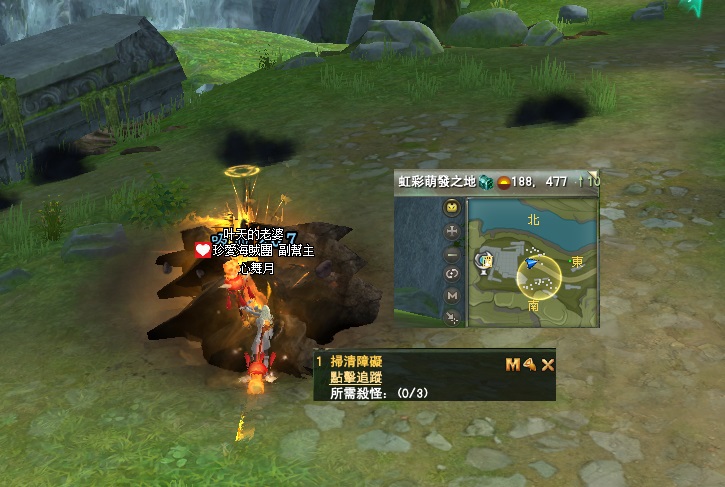Image resolution: width=725 pixels, height=487 pixels.
Task: Click the teal chest icon beside zone name
Action: (x=485, y=181)
